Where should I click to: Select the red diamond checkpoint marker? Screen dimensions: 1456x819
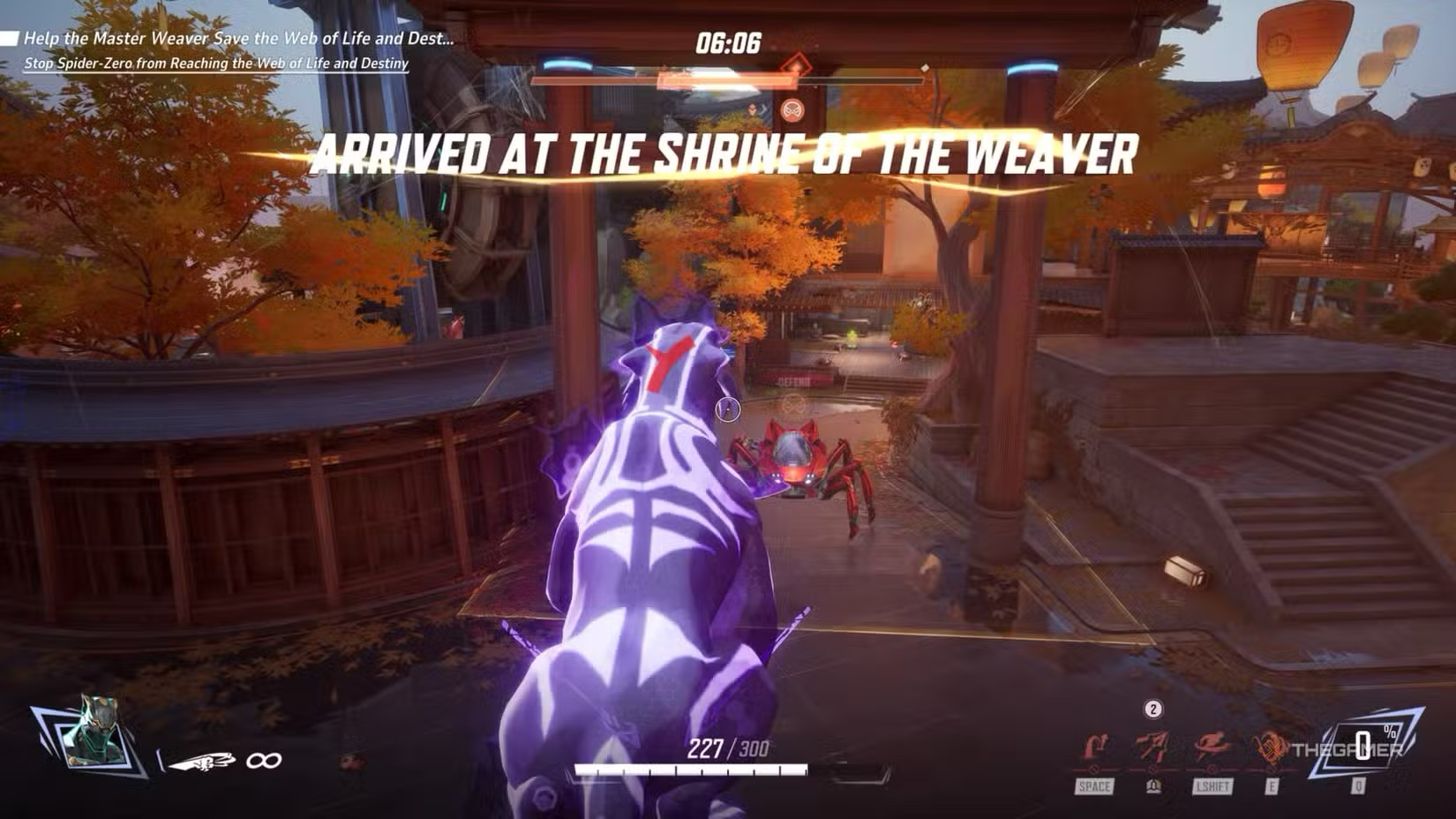[x=797, y=65]
